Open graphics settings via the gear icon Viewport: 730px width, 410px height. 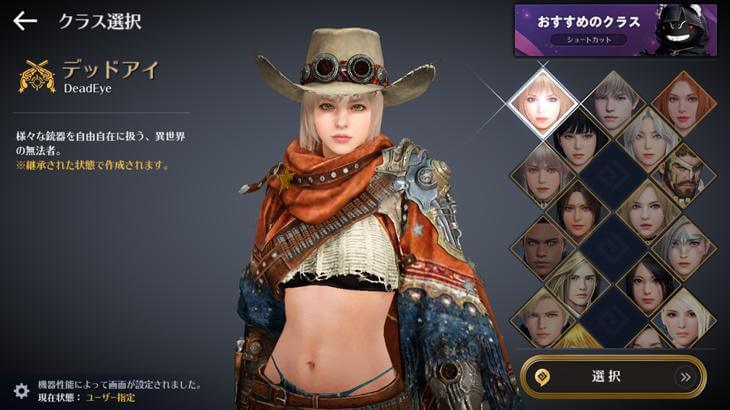[21, 390]
